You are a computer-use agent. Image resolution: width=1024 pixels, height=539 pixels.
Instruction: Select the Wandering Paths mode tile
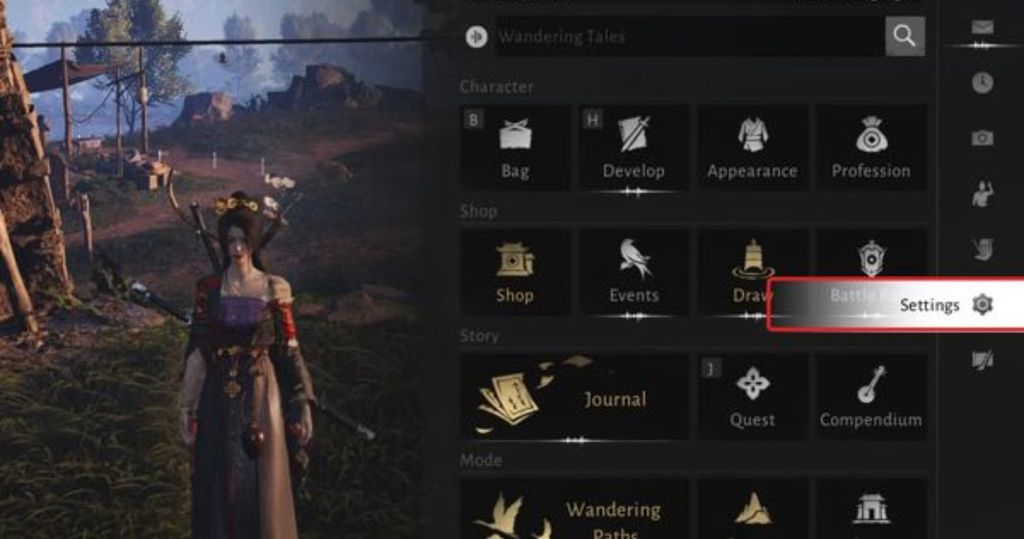click(574, 511)
